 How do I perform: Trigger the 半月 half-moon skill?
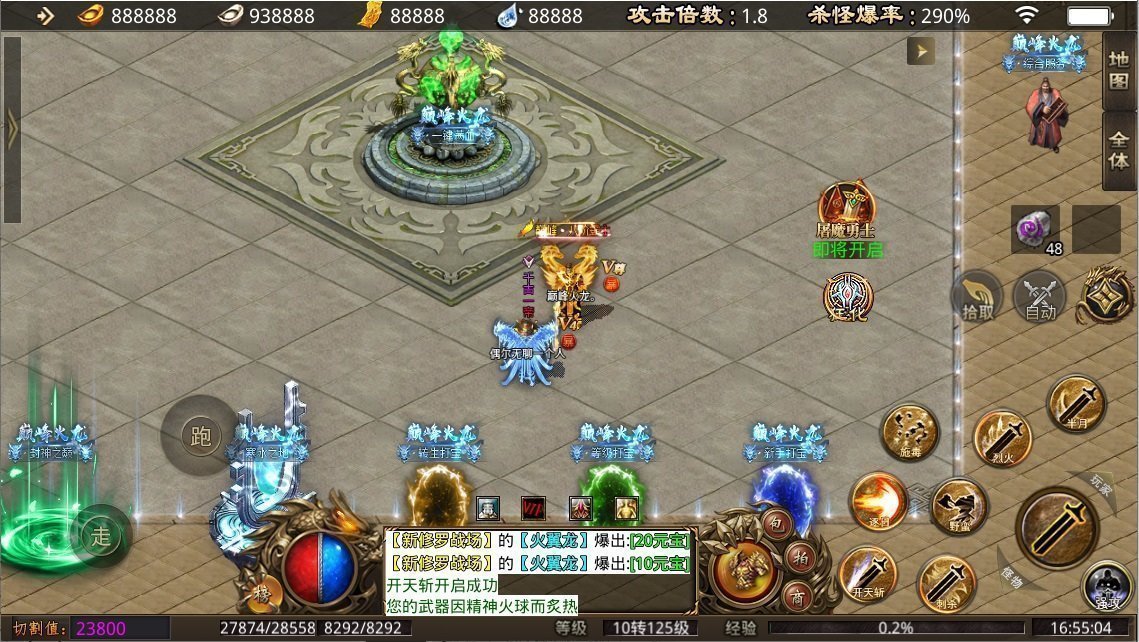tap(1075, 403)
